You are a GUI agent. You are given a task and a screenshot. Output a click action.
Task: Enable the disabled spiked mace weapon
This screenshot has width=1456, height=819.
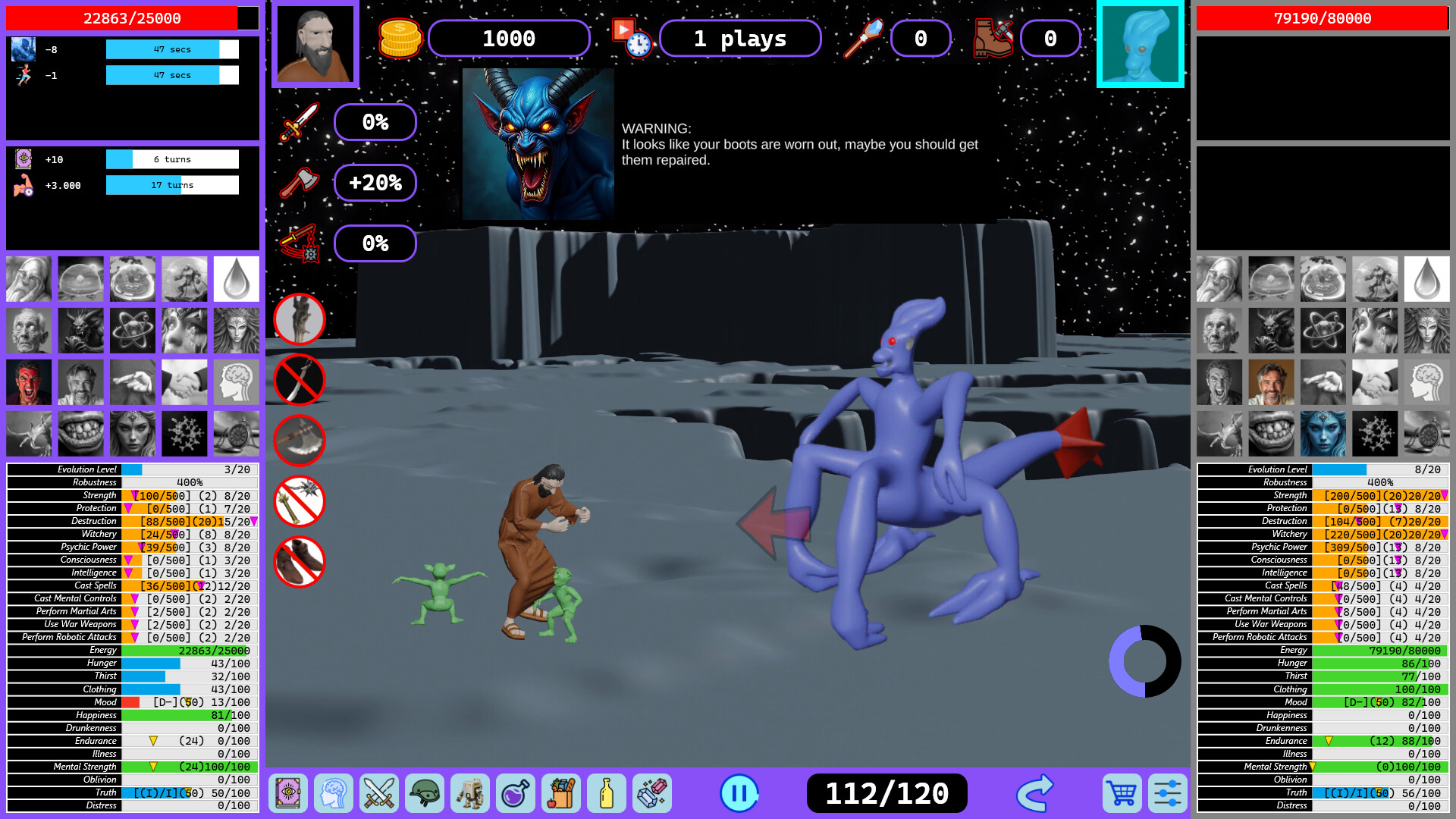tap(299, 501)
